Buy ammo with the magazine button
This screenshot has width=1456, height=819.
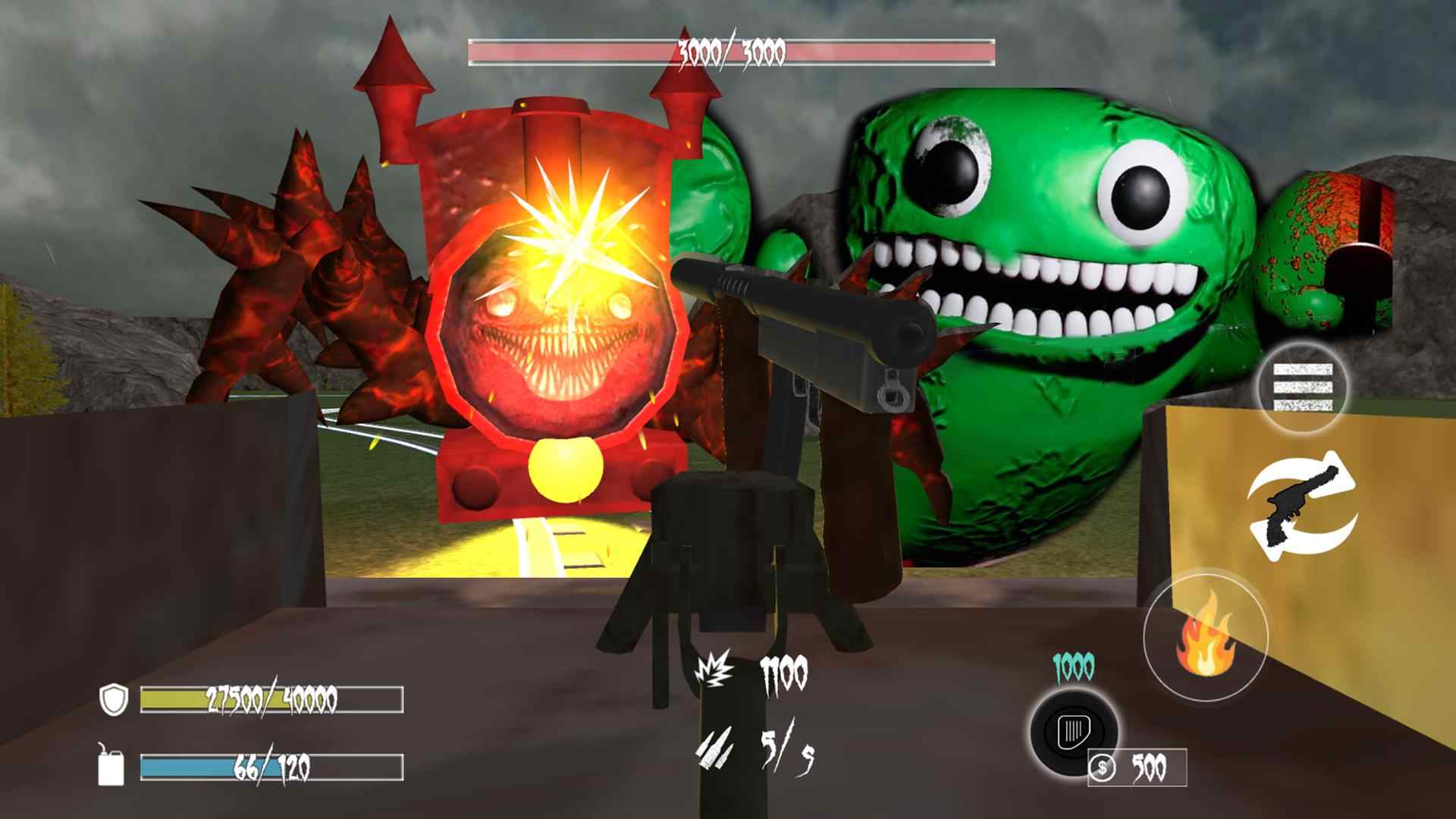pos(1073,732)
